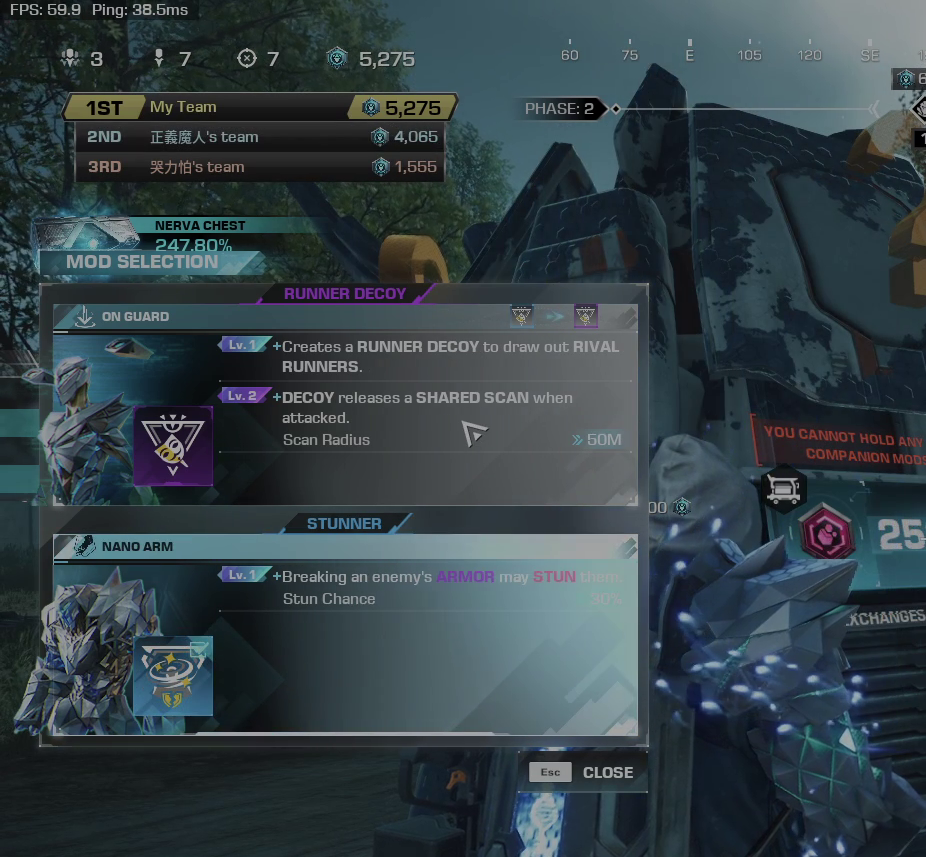This screenshot has width=926, height=857.
Task: Select the 2nd place team row
Action: pos(260,137)
